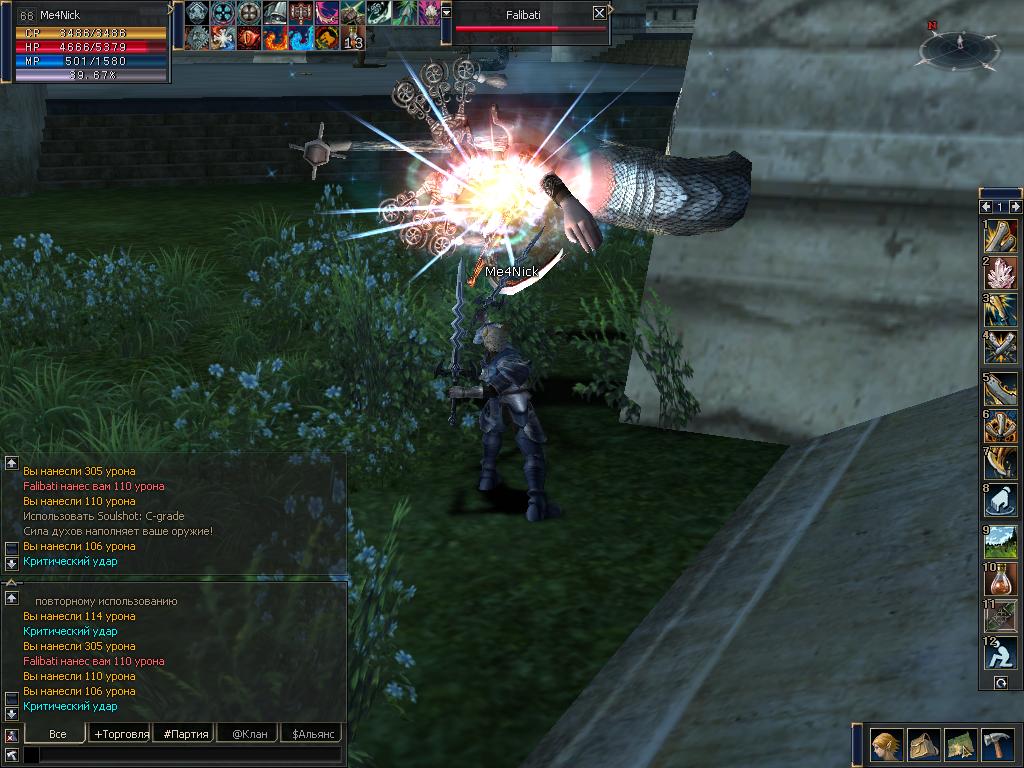Open the #Партия chat tab
This screenshot has height=768, width=1024.
[186, 734]
